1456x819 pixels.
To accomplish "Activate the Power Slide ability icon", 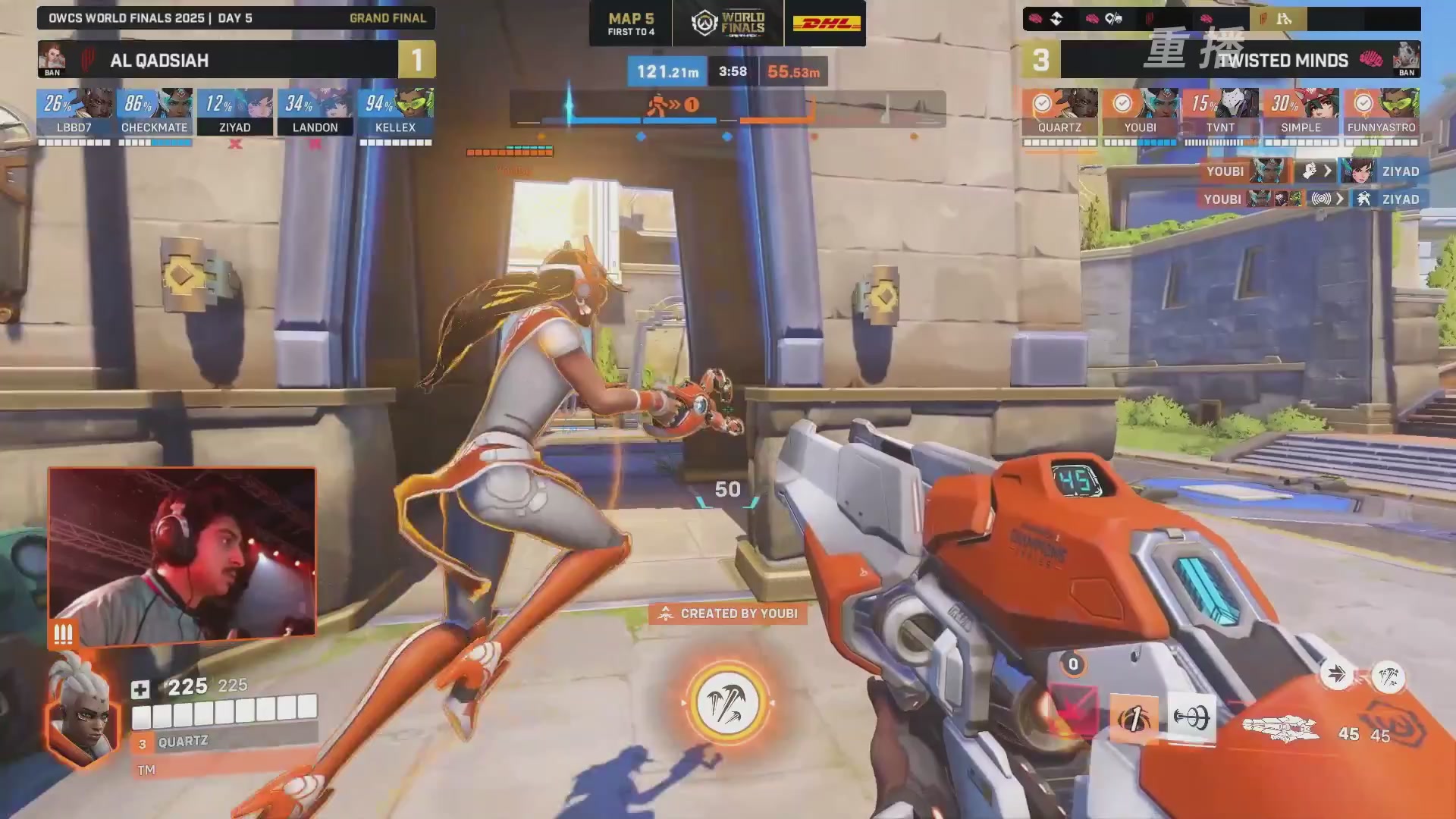I will point(1134,718).
